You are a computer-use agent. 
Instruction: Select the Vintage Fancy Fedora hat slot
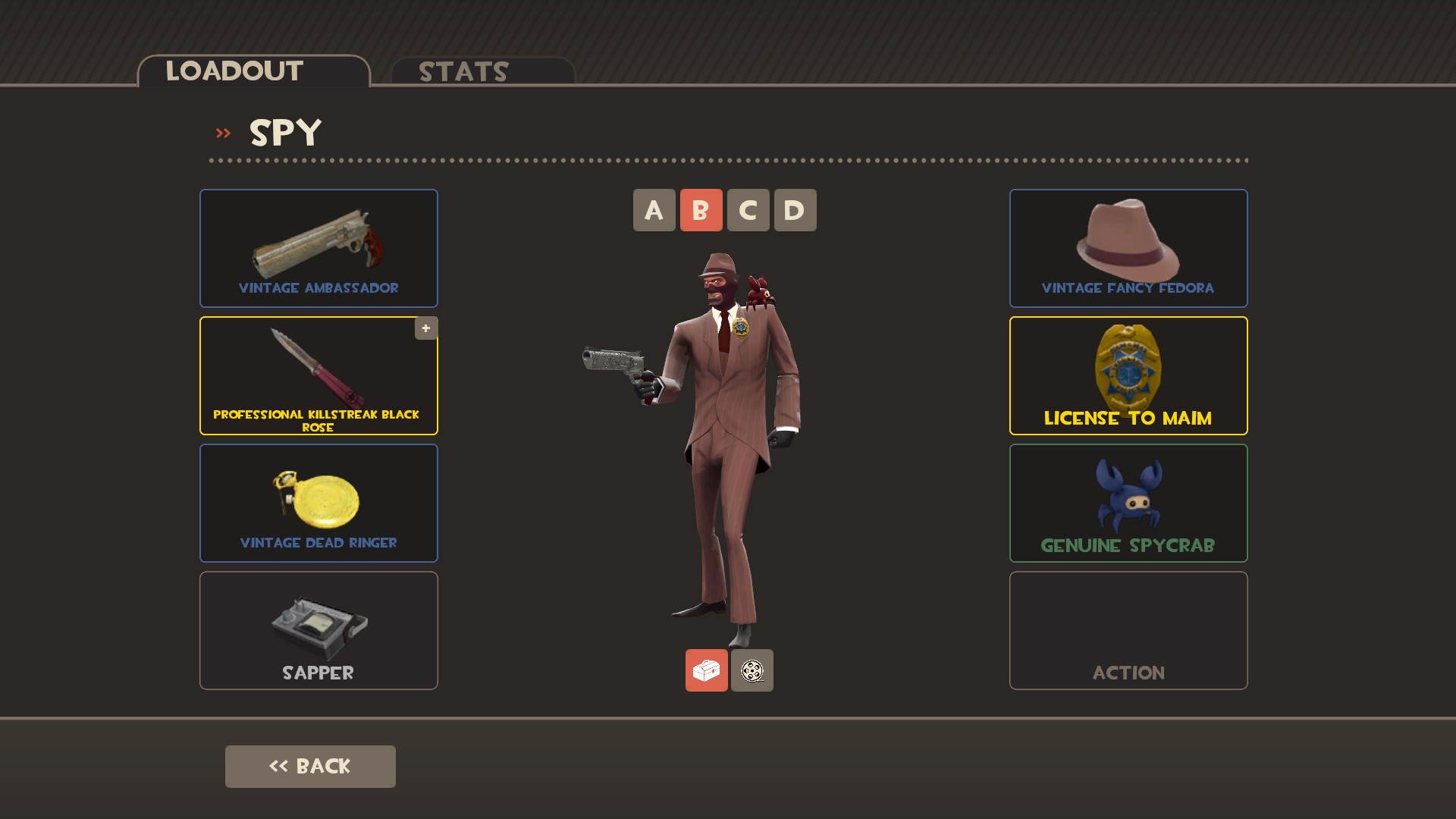1128,248
